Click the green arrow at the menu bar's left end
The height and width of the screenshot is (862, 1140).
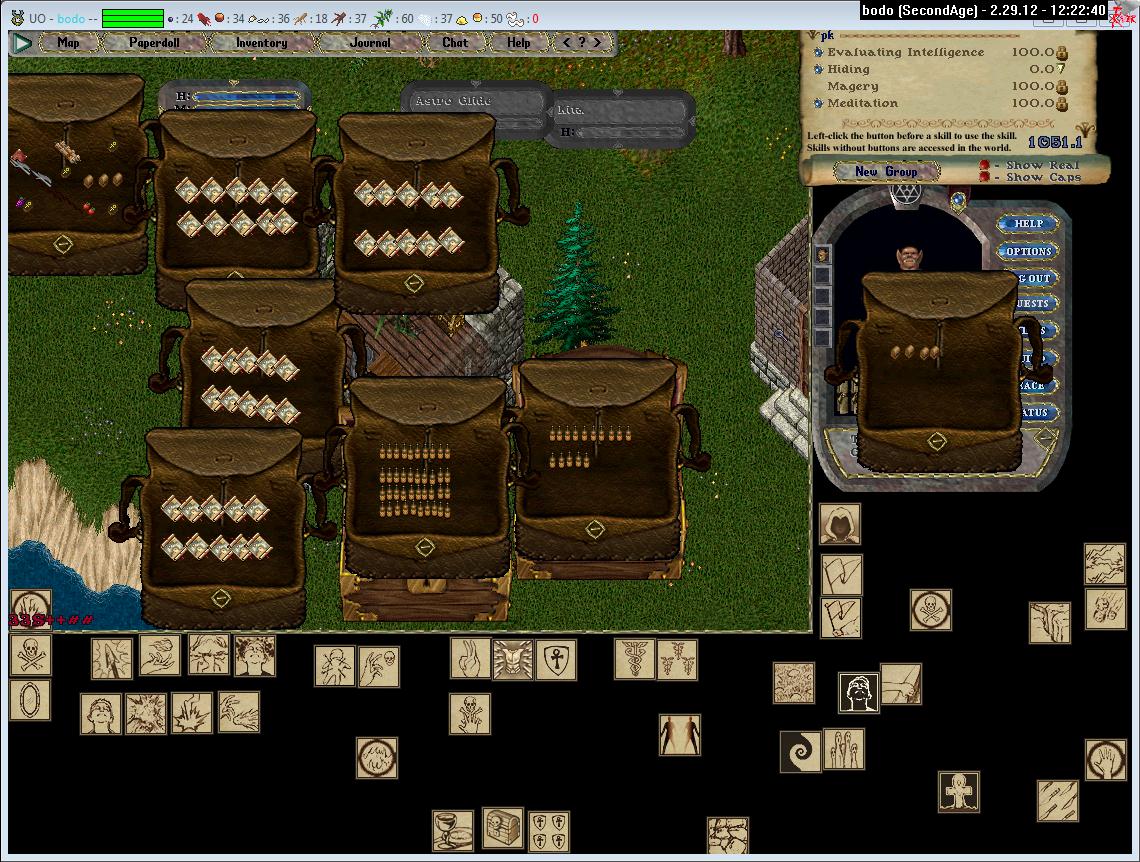point(21,43)
